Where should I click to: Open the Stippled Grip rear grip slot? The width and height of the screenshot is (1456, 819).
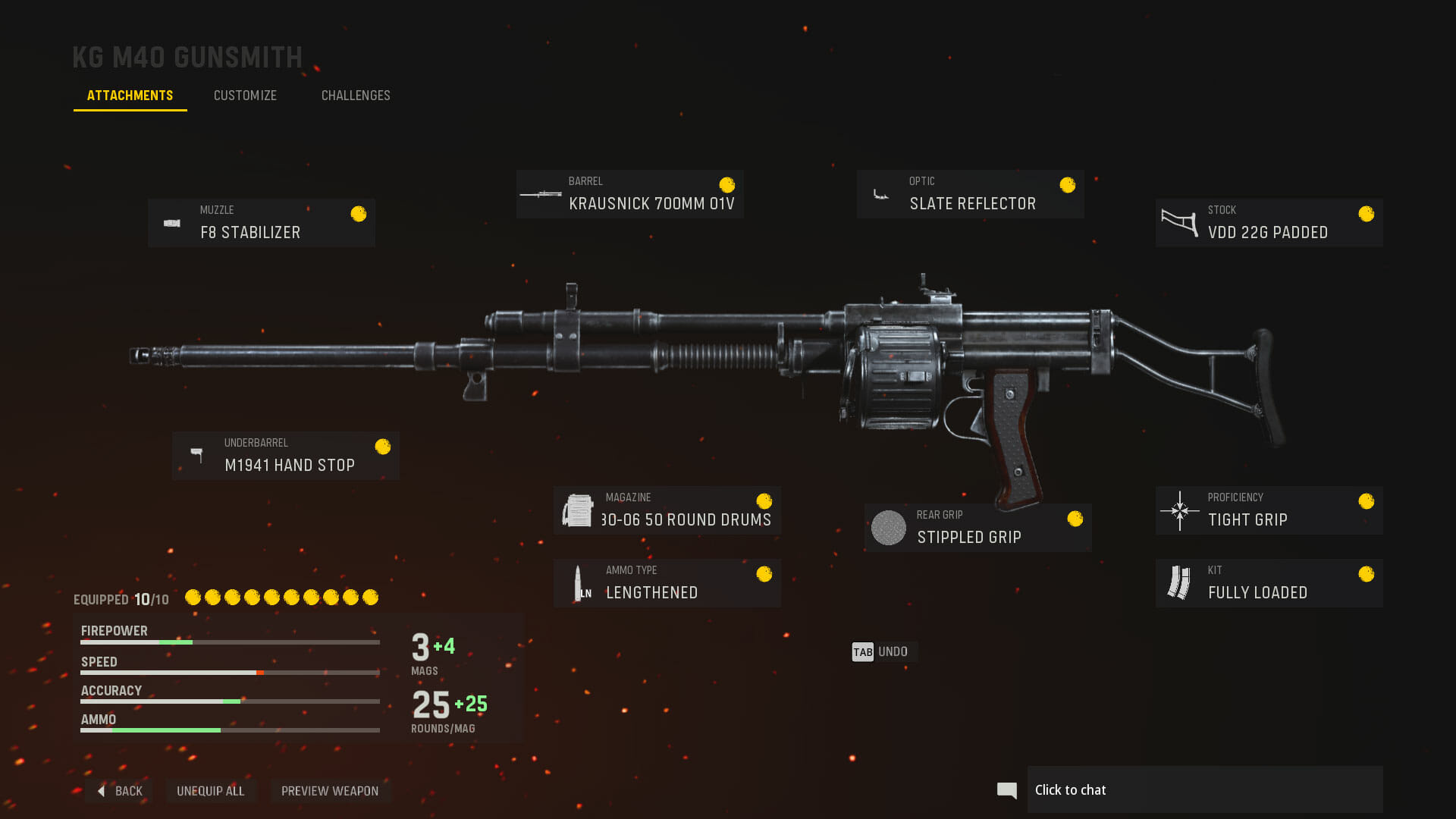(977, 528)
